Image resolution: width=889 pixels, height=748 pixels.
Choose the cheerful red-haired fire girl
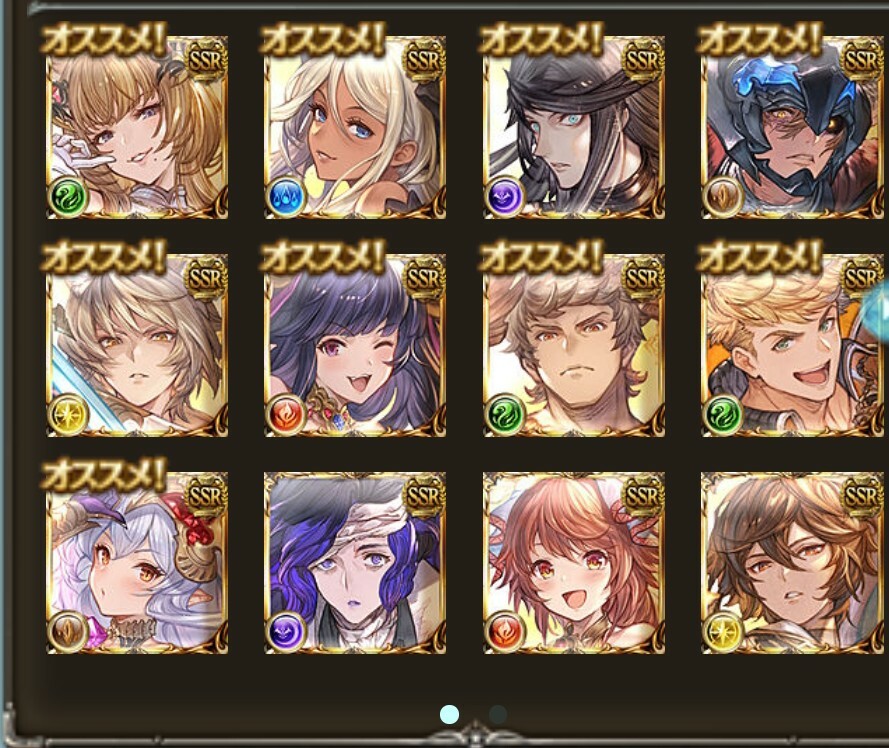pyautogui.click(x=574, y=564)
